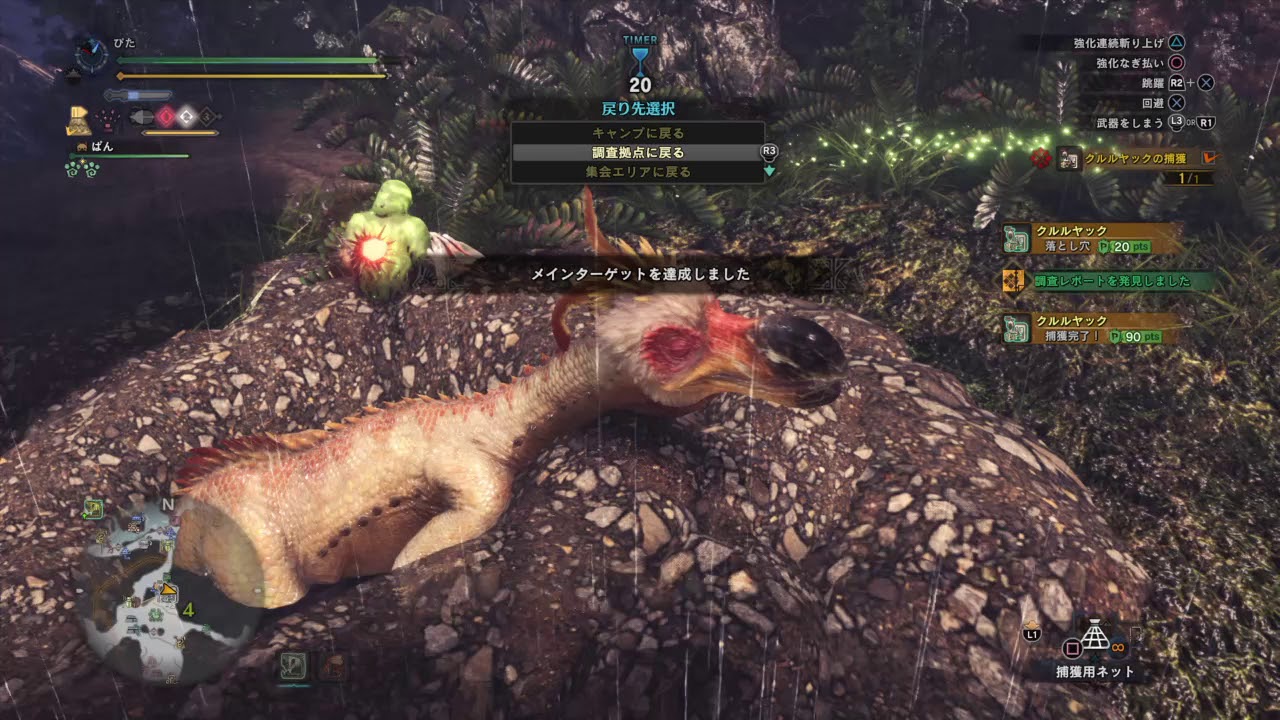Select キャンプに戻る return option
This screenshot has width=1280, height=720.
638,133
